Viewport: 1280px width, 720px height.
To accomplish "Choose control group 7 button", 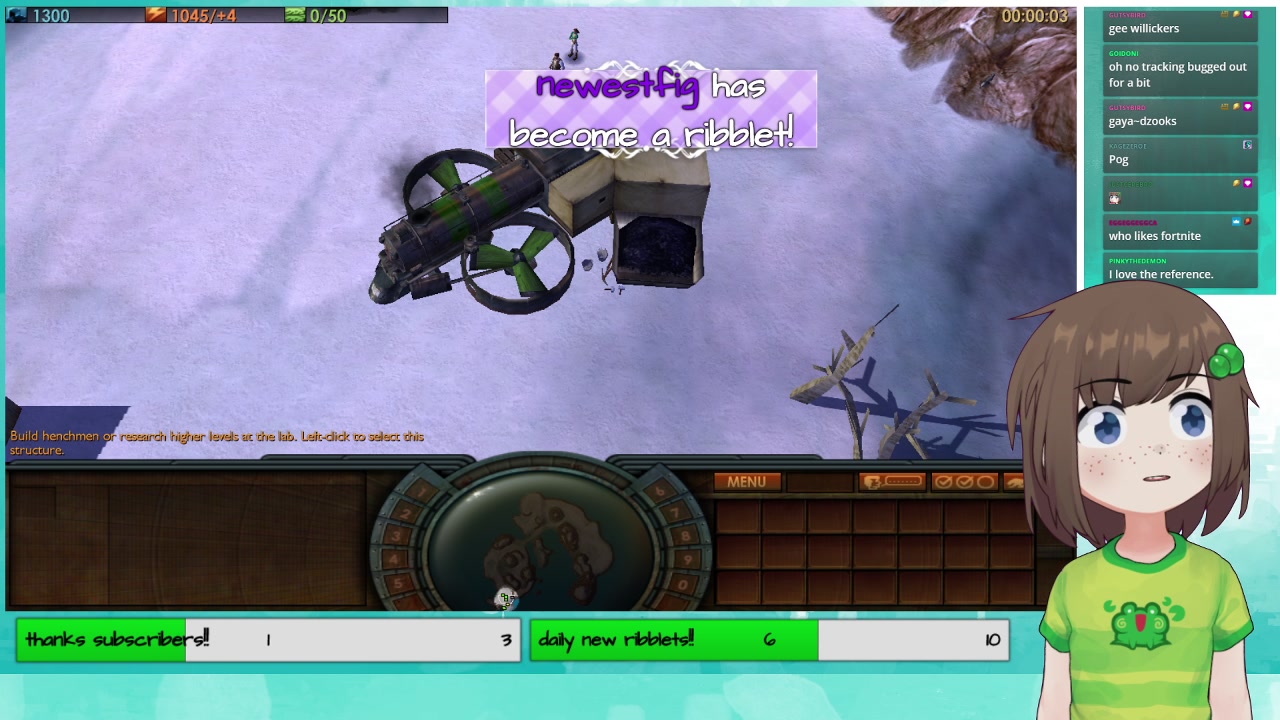I will (x=675, y=512).
